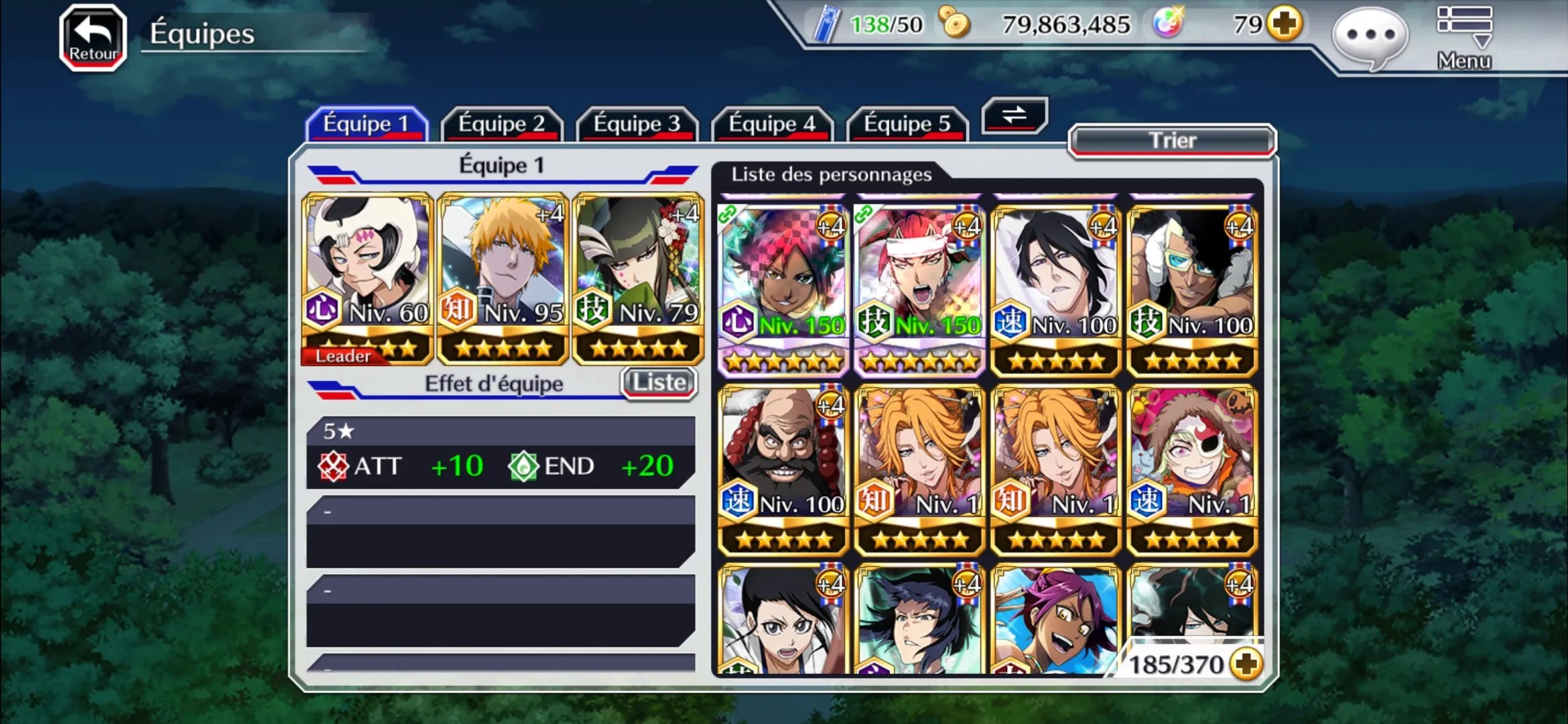The height and width of the screenshot is (724, 1568).
Task: Open the team effect Liste button
Action: pyautogui.click(x=659, y=383)
